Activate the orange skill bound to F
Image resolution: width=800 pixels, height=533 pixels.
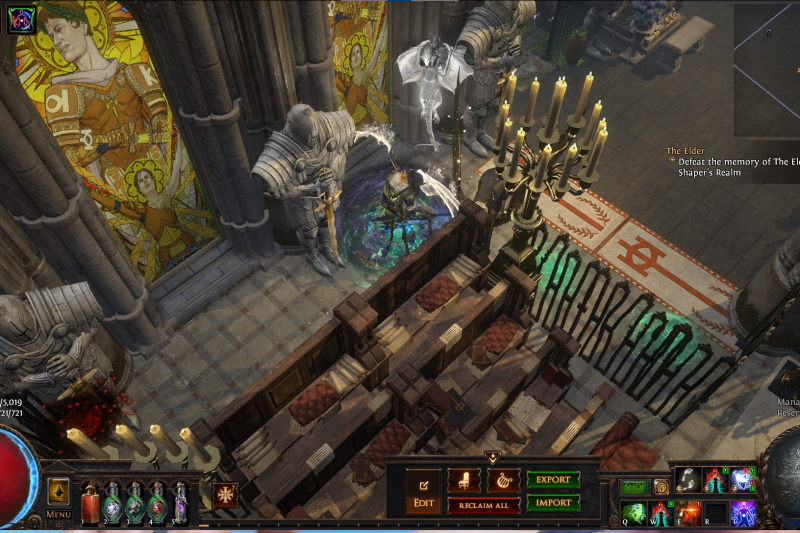coord(687,513)
